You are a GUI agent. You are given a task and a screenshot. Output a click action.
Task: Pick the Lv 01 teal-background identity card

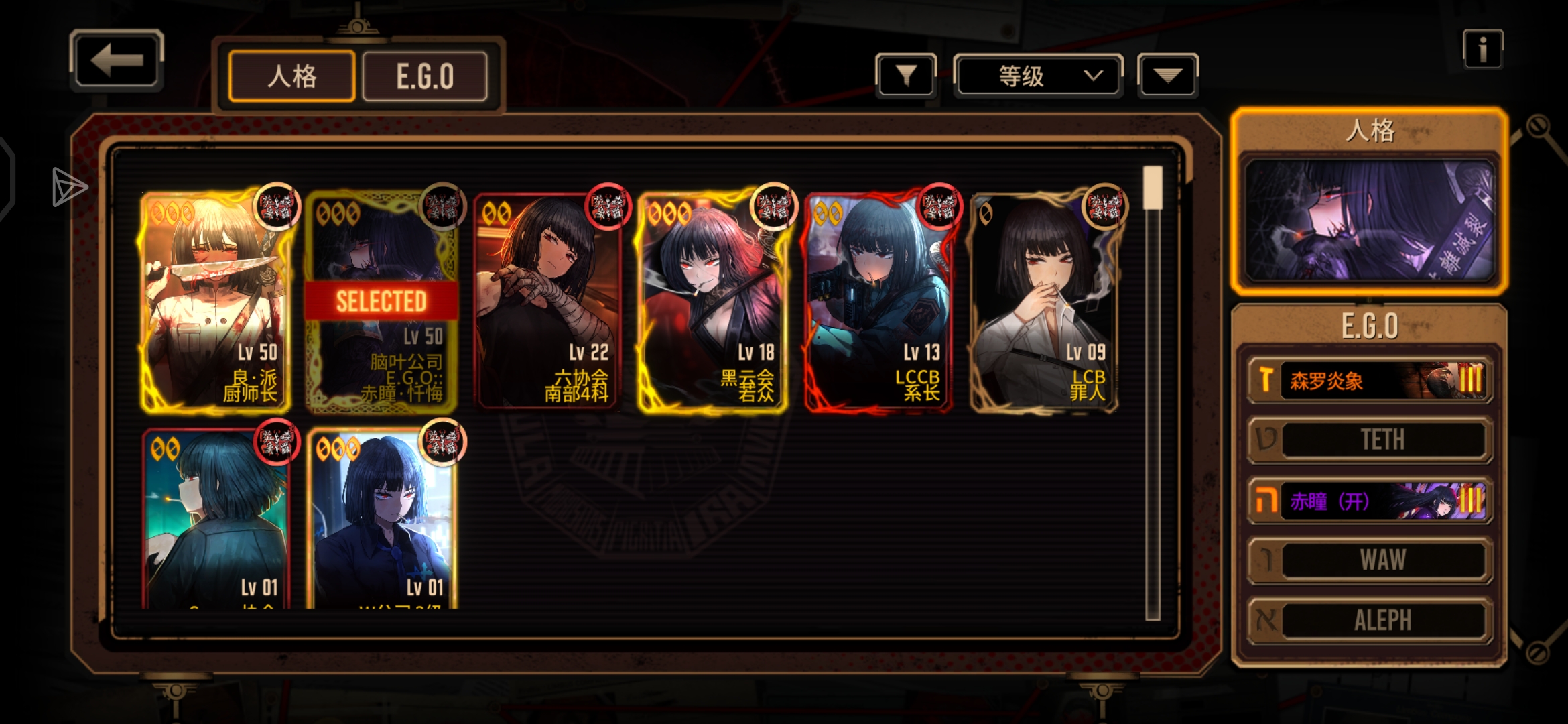coord(216,520)
